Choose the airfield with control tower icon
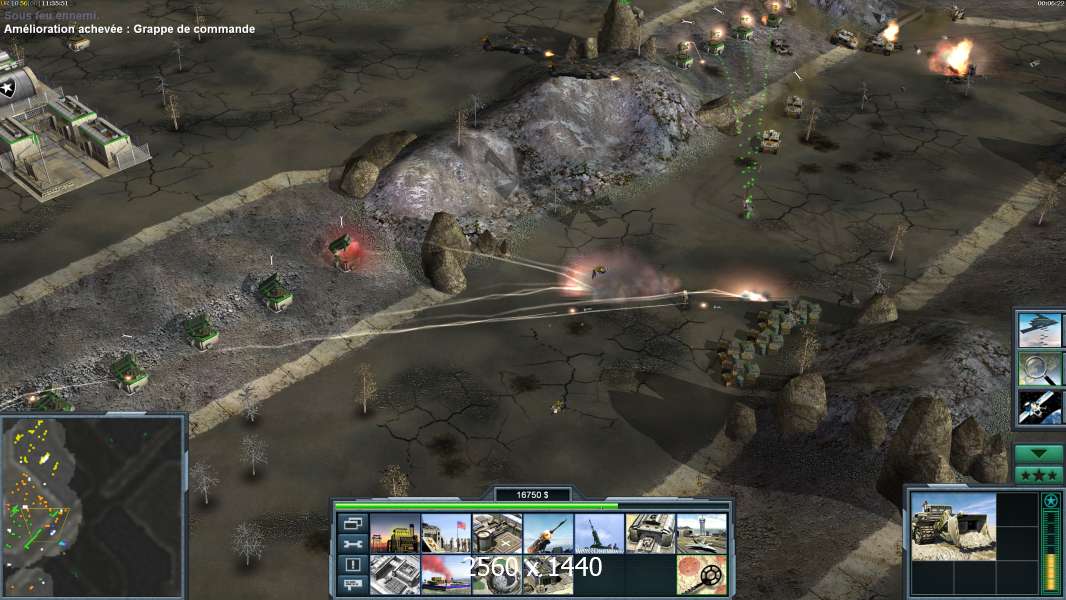Image resolution: width=1066 pixels, height=600 pixels. (701, 534)
